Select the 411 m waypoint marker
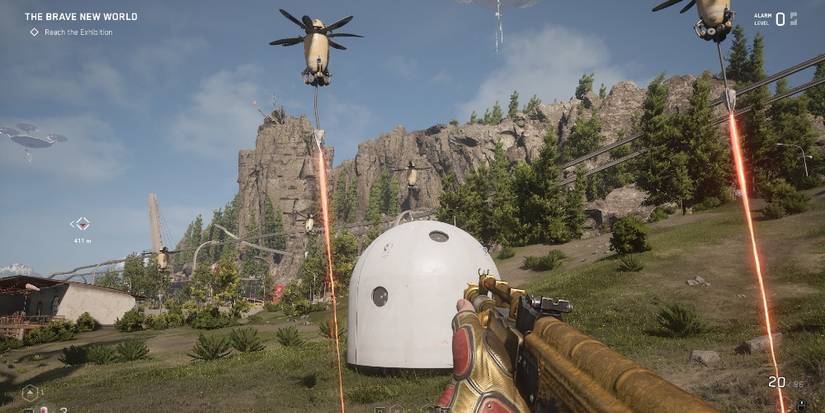Image resolution: width=825 pixels, height=413 pixels. [x=82, y=224]
